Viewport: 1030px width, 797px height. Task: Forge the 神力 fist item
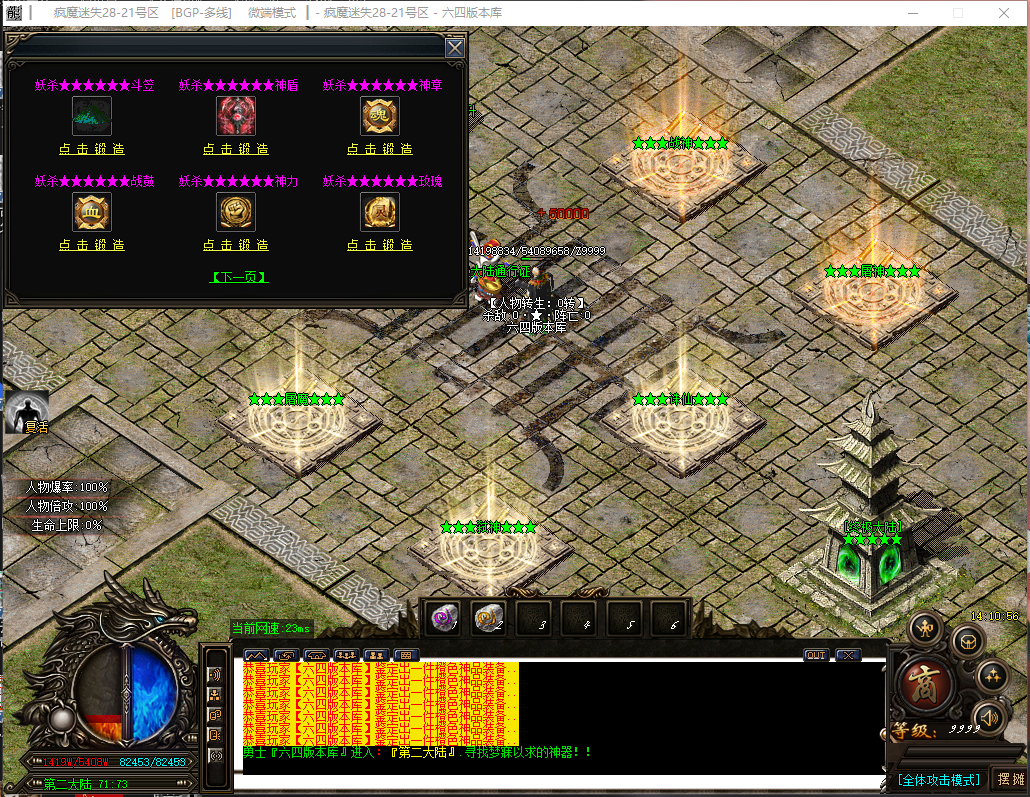click(x=236, y=245)
